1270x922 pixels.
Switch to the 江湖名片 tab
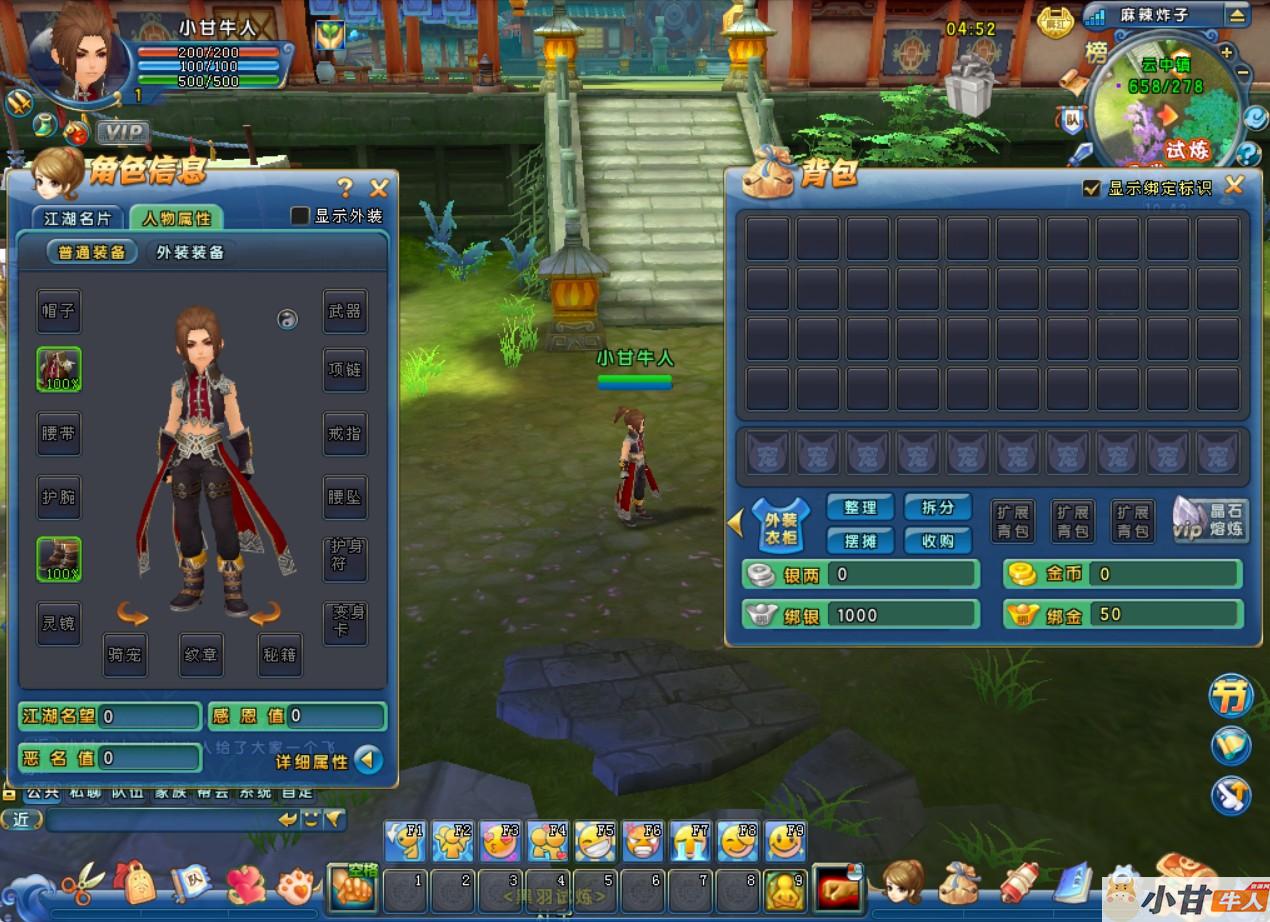(77, 218)
